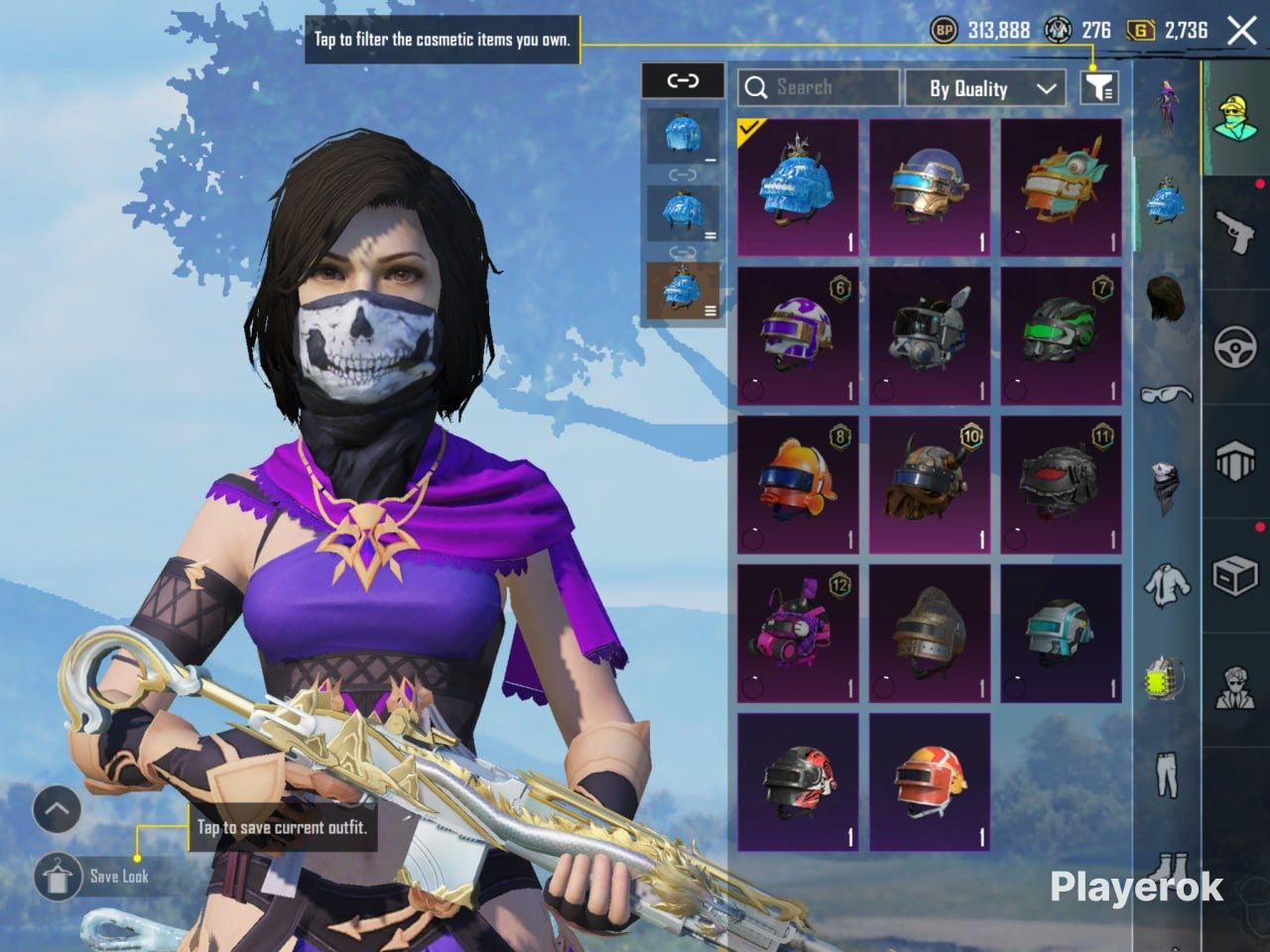Open the glasses category

click(x=1167, y=395)
